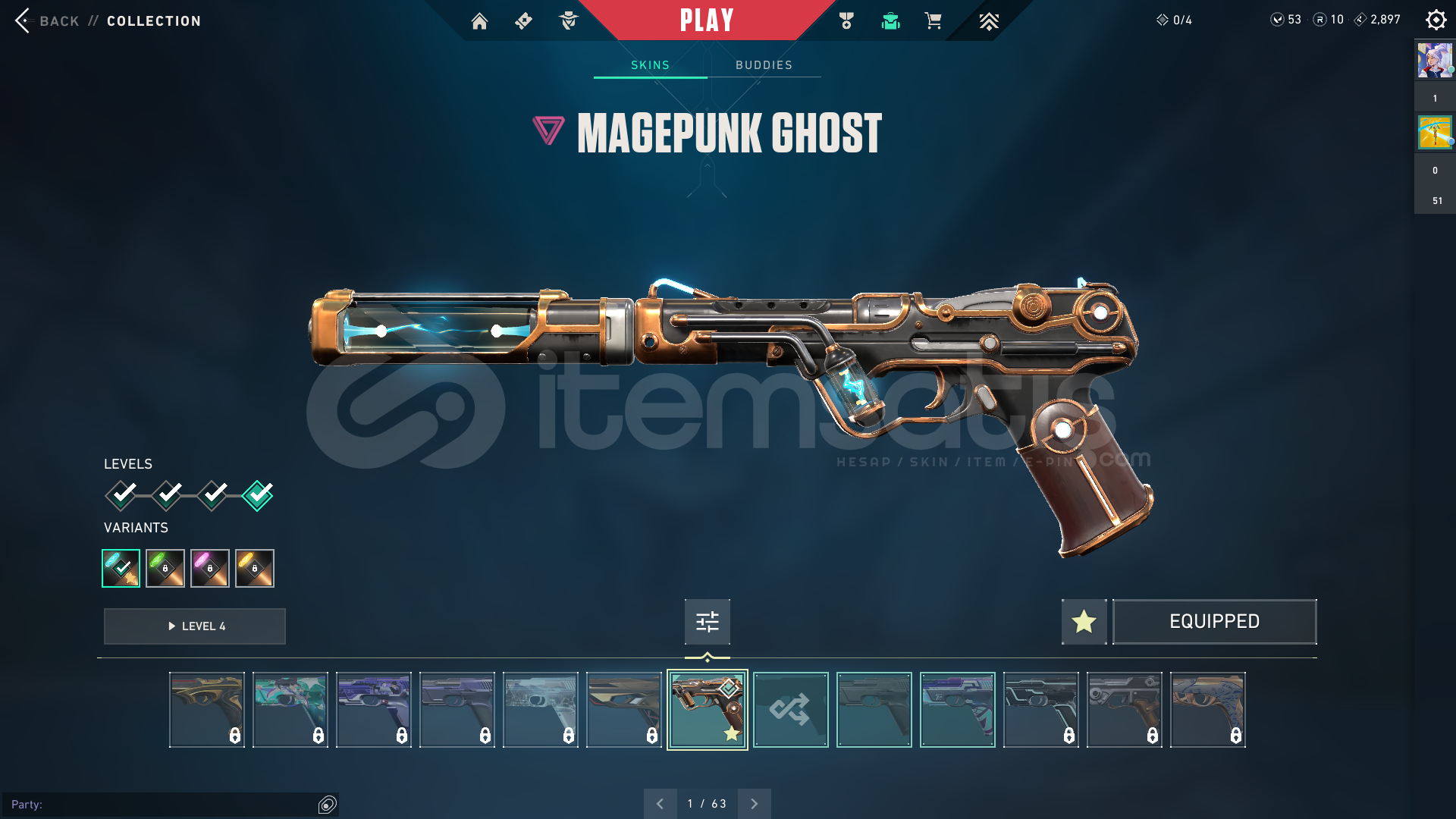Click the EQUIPPED button

tap(1214, 622)
